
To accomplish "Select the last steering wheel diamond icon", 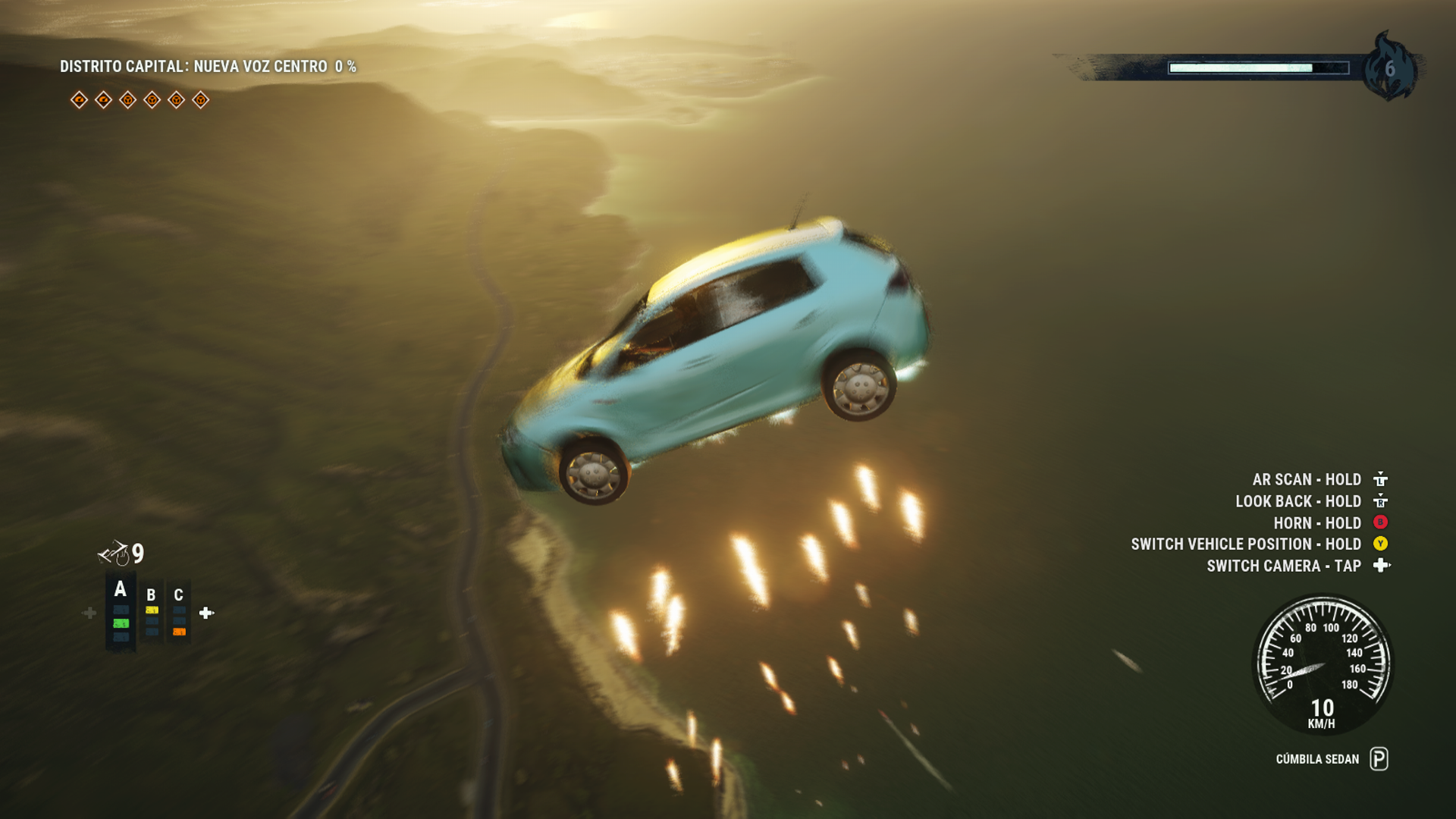I will (x=201, y=99).
